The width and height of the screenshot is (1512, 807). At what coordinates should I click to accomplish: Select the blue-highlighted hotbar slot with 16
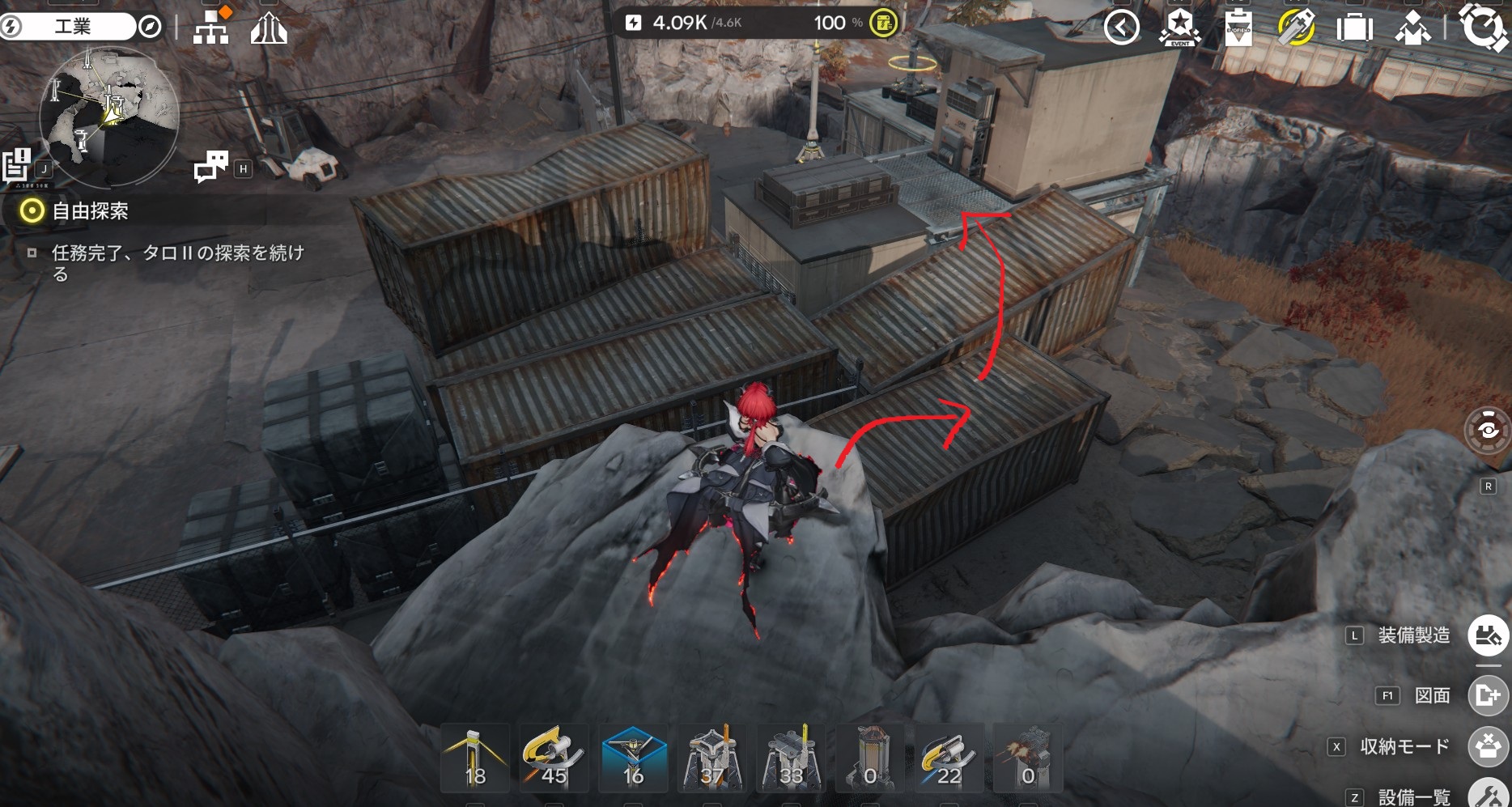click(x=634, y=758)
